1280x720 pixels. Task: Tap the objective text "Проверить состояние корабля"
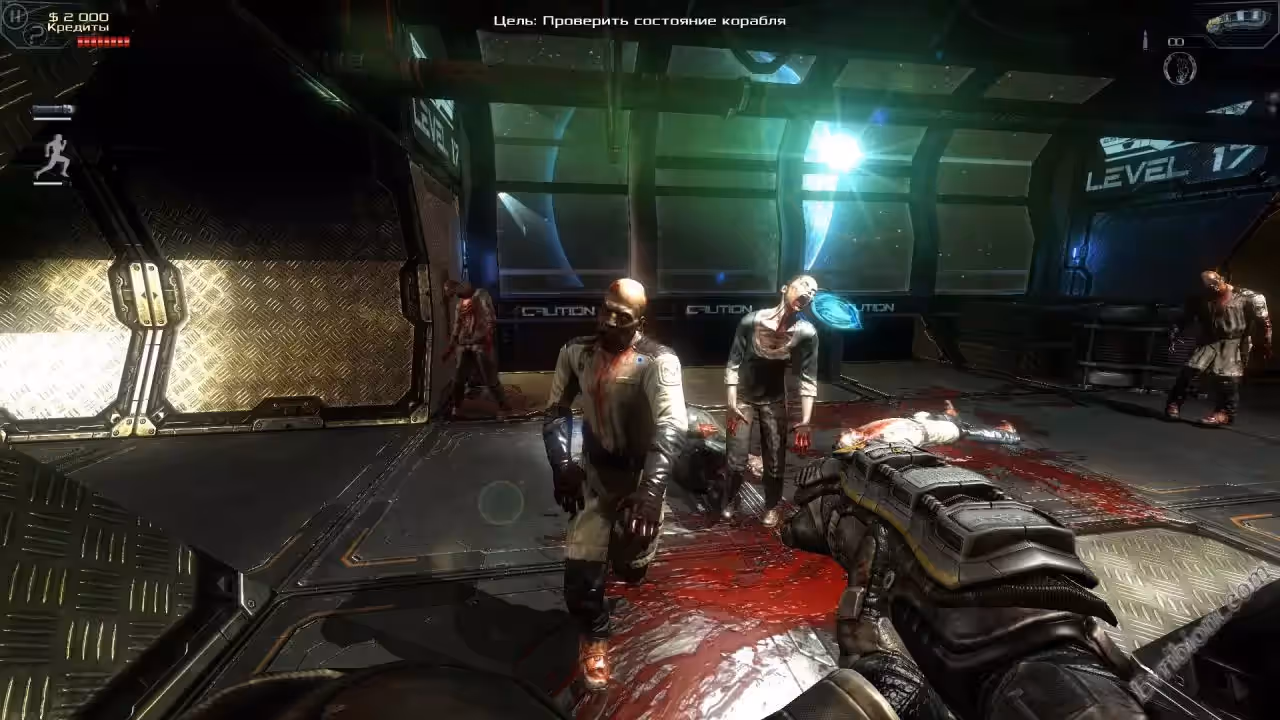[663, 20]
